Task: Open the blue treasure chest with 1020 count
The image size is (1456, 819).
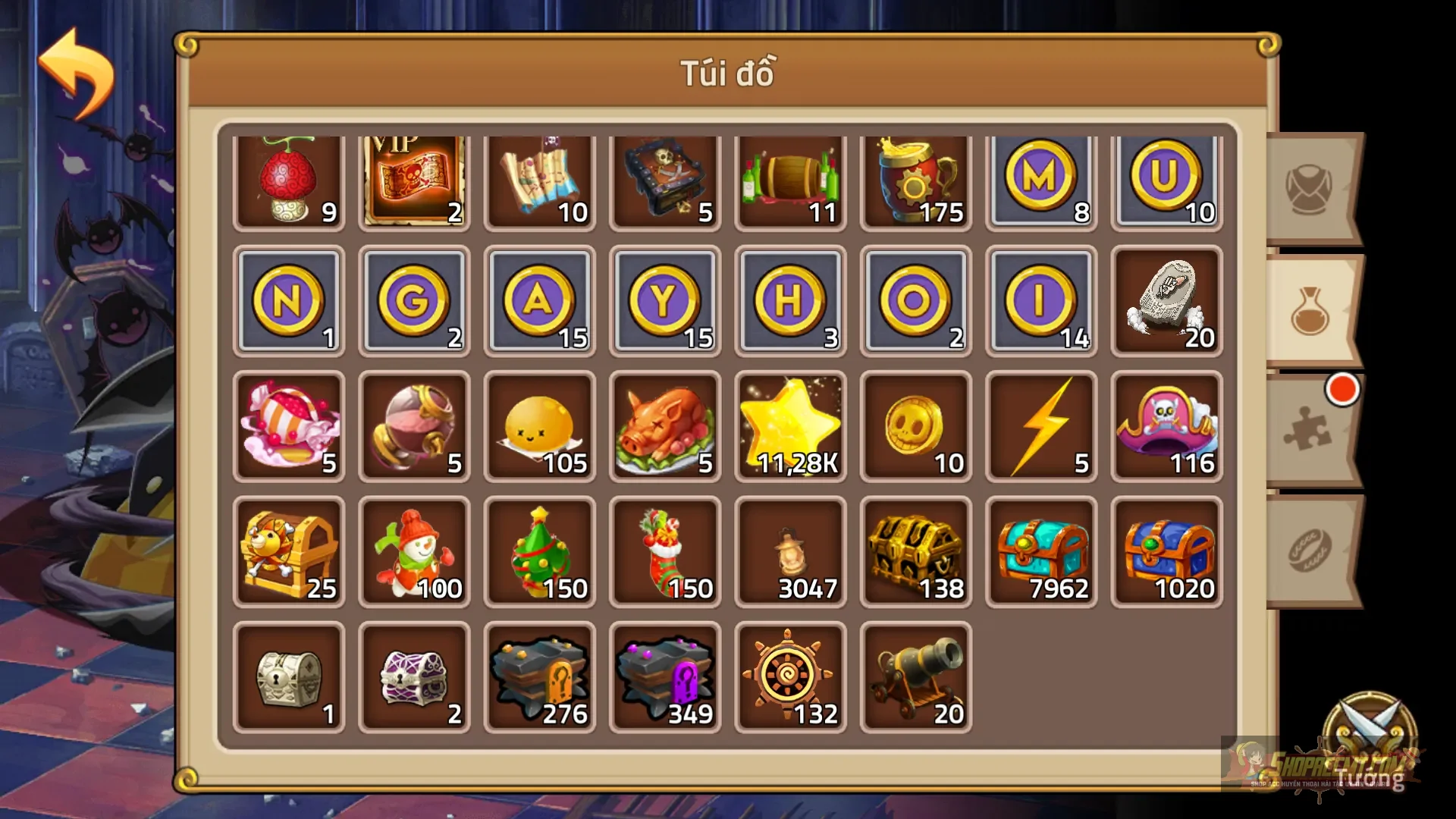Action: 1166,552
